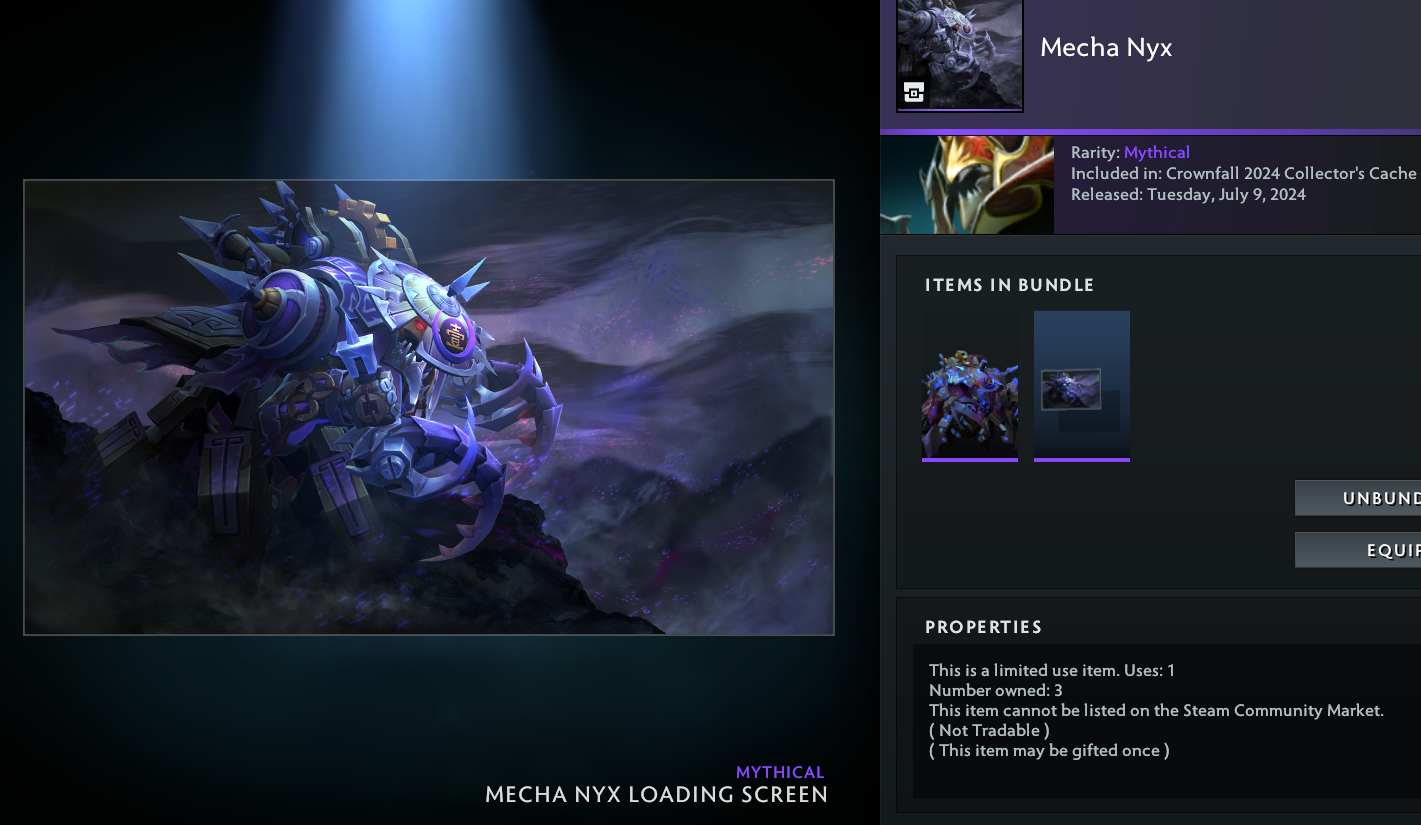Select the loading screen bundle item
The width and height of the screenshot is (1421, 825).
(1081, 385)
